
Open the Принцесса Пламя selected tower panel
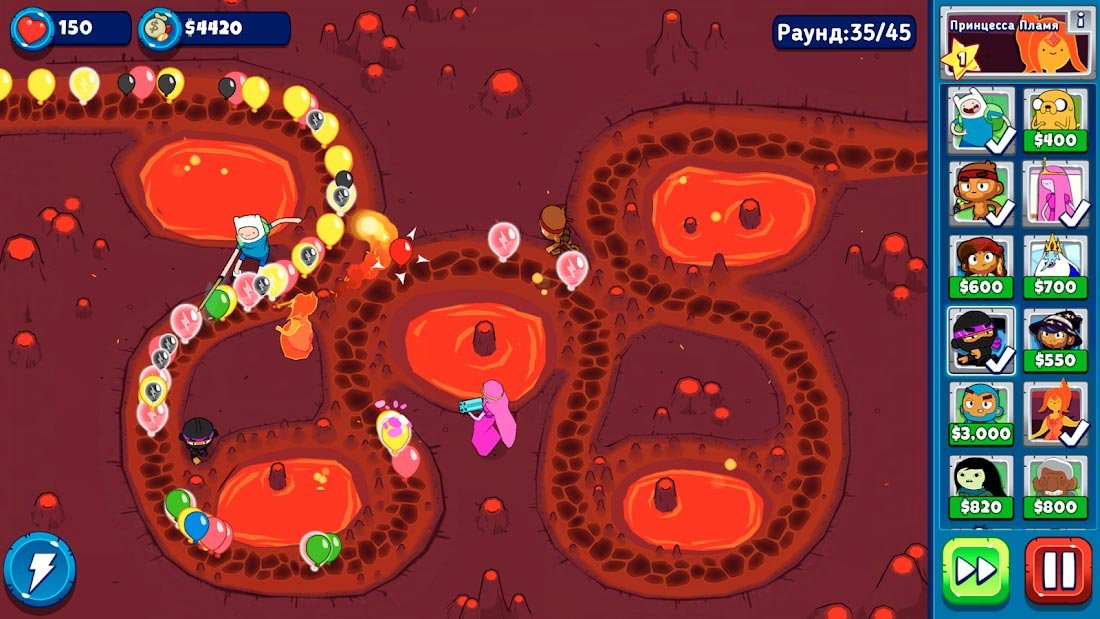pos(1010,45)
